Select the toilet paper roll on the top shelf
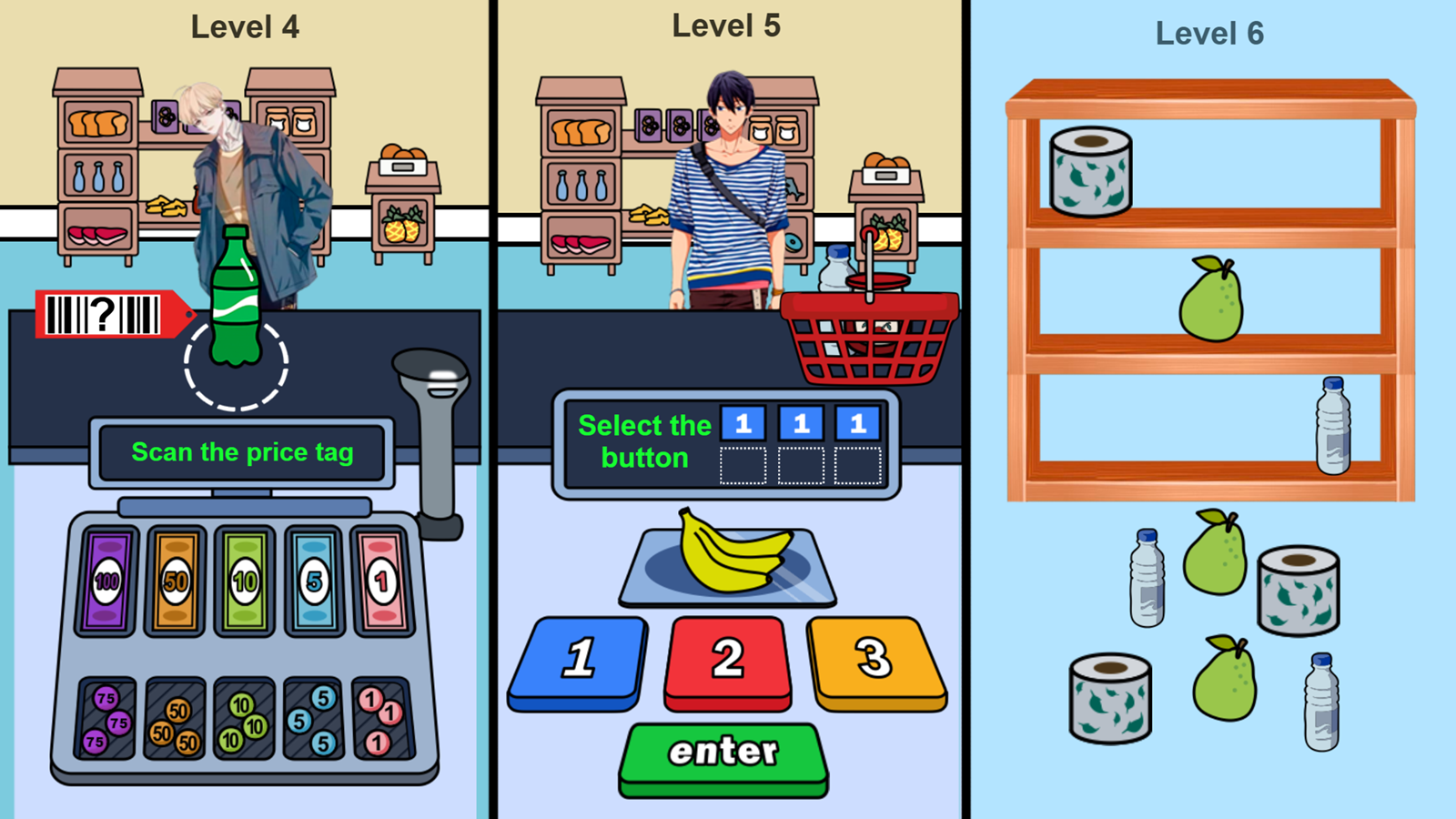 1092,173
